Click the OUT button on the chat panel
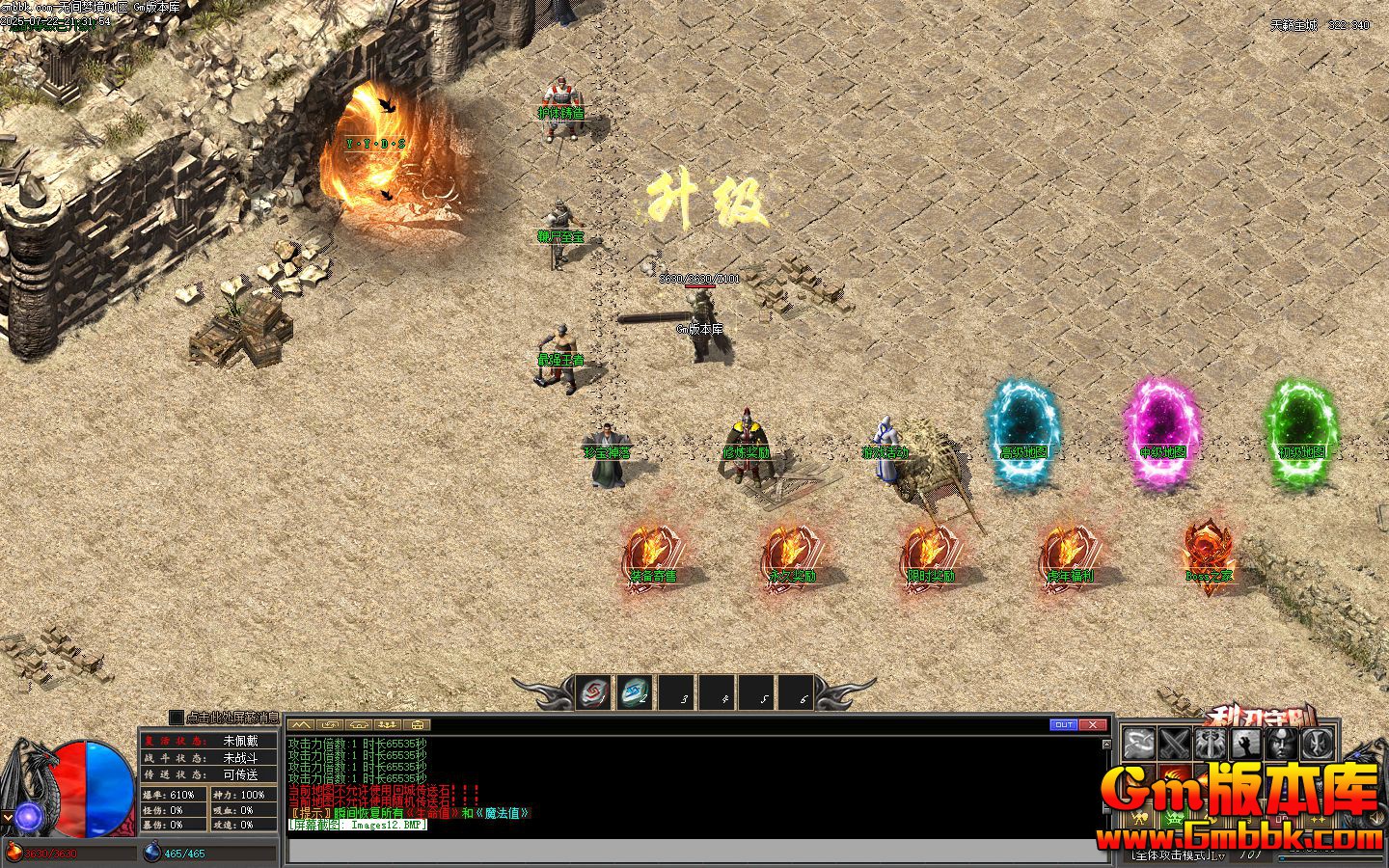The image size is (1389, 868). point(1063,724)
